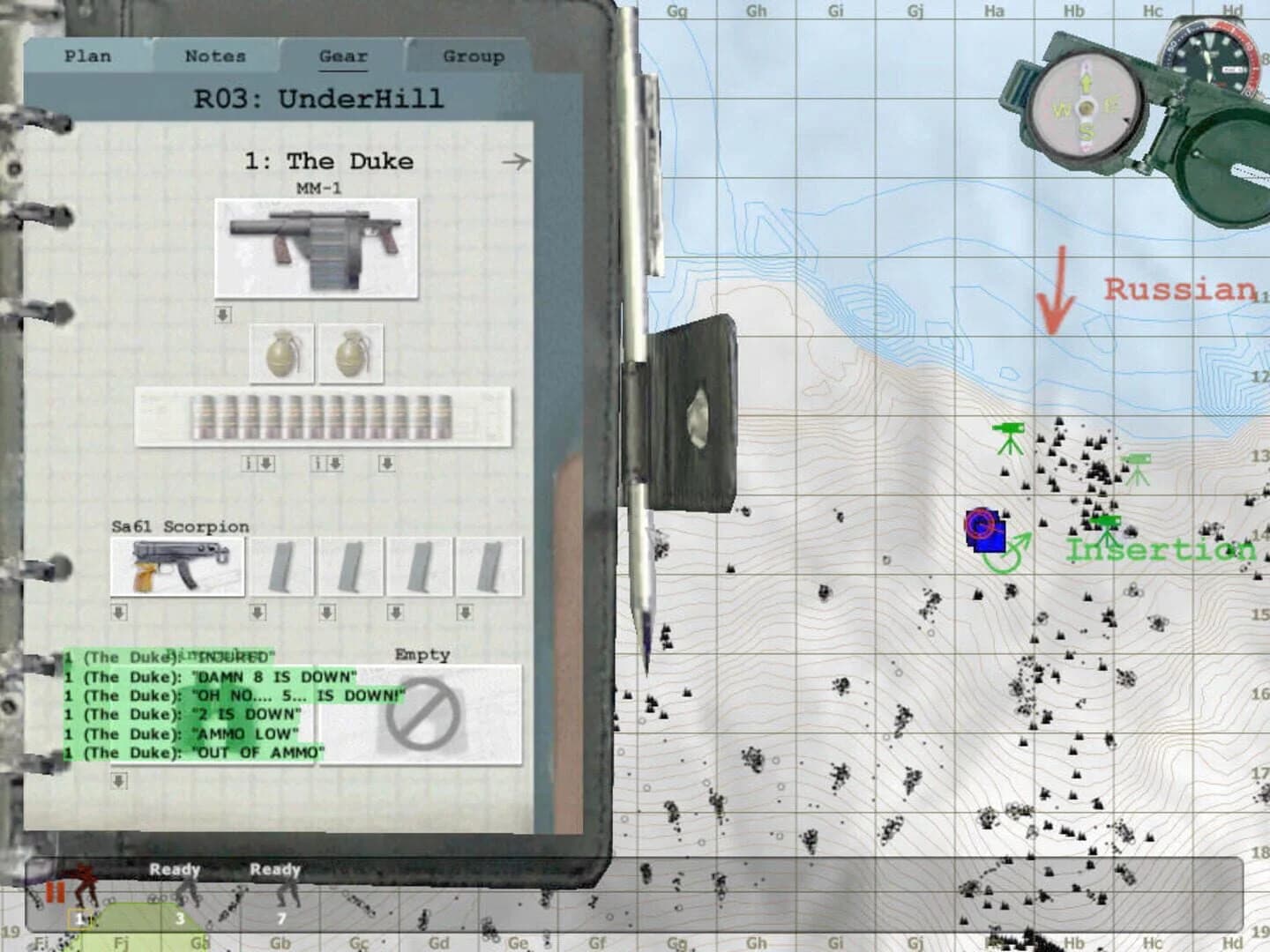1270x952 pixels.
Task: Select Ready soldier number 3
Action: [x=181, y=918]
